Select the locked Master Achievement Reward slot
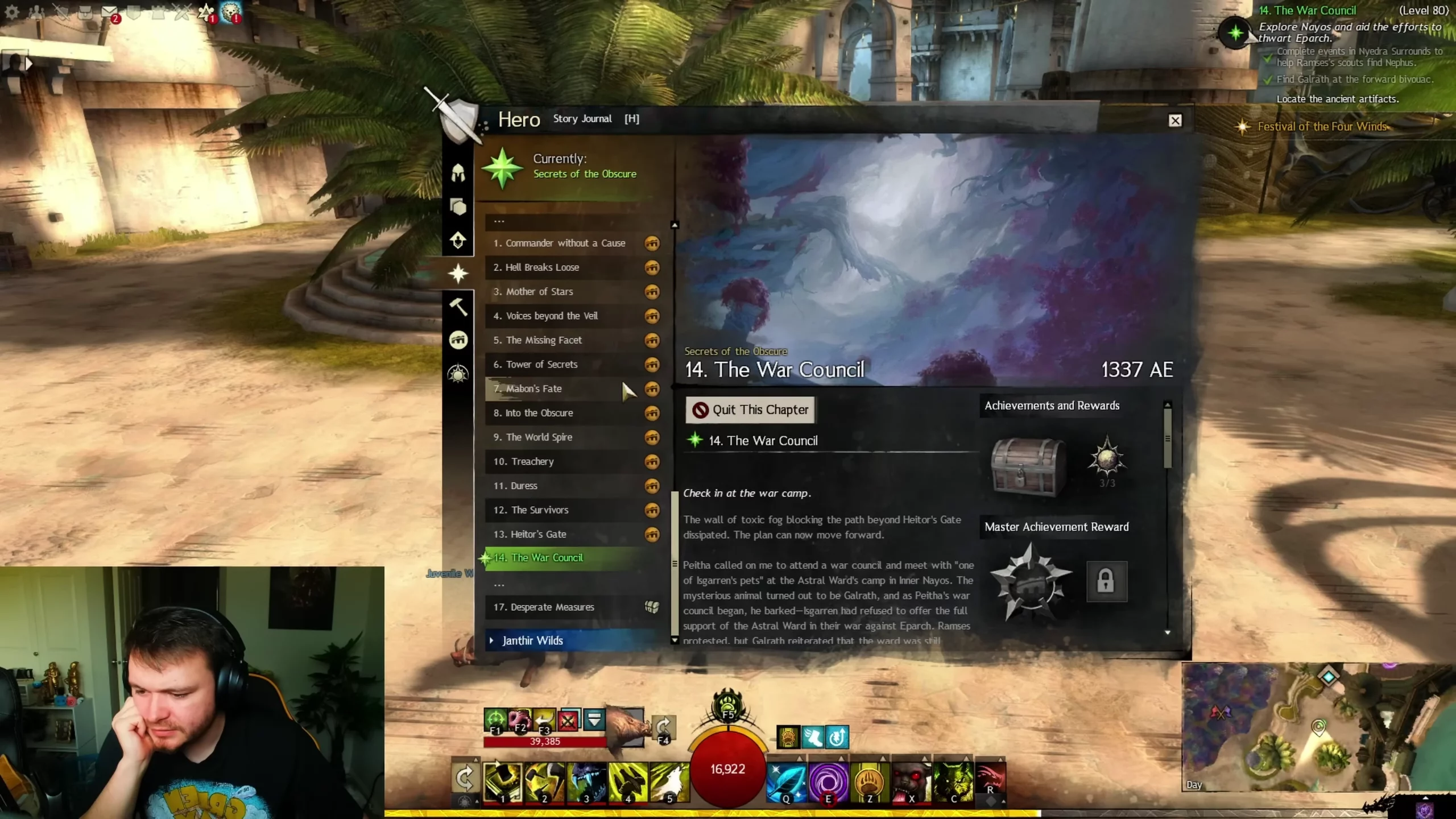The height and width of the screenshot is (819, 1456). pyautogui.click(x=1106, y=581)
